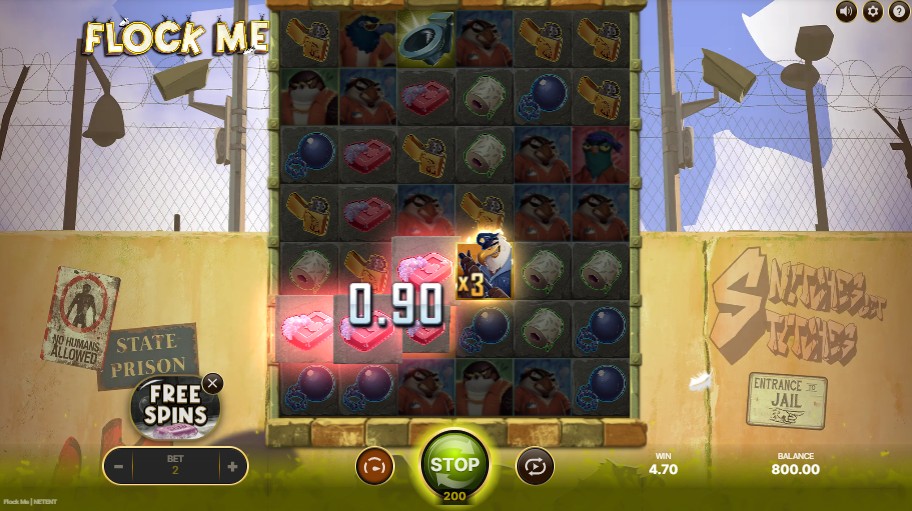Mute the sound with the speaker icon
This screenshot has width=912, height=511.
(847, 11)
